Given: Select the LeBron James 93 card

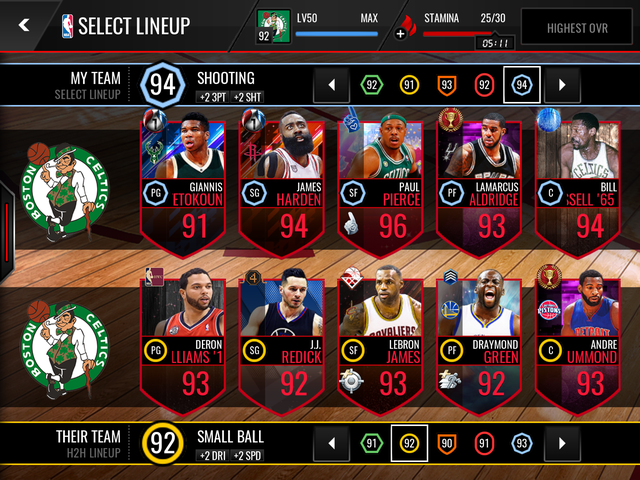Looking at the screenshot, I should coord(382,341).
